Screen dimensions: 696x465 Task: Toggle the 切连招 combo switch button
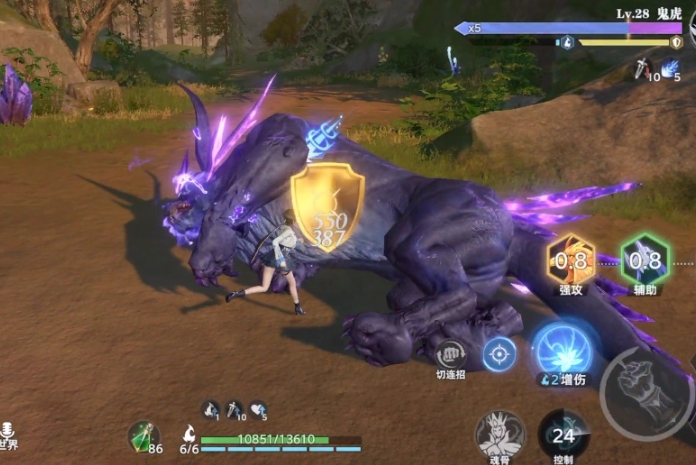click(x=450, y=354)
